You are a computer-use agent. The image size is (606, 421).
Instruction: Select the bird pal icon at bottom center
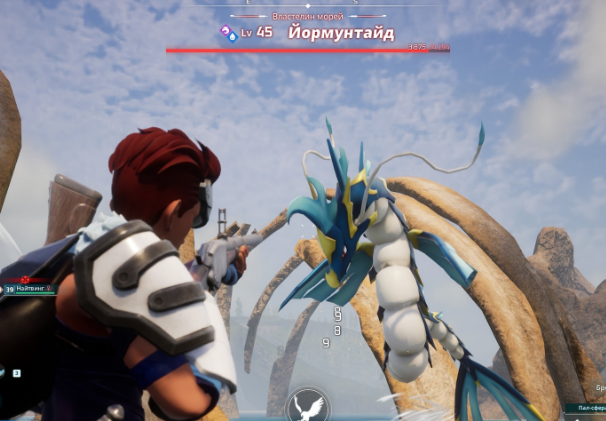click(307, 406)
